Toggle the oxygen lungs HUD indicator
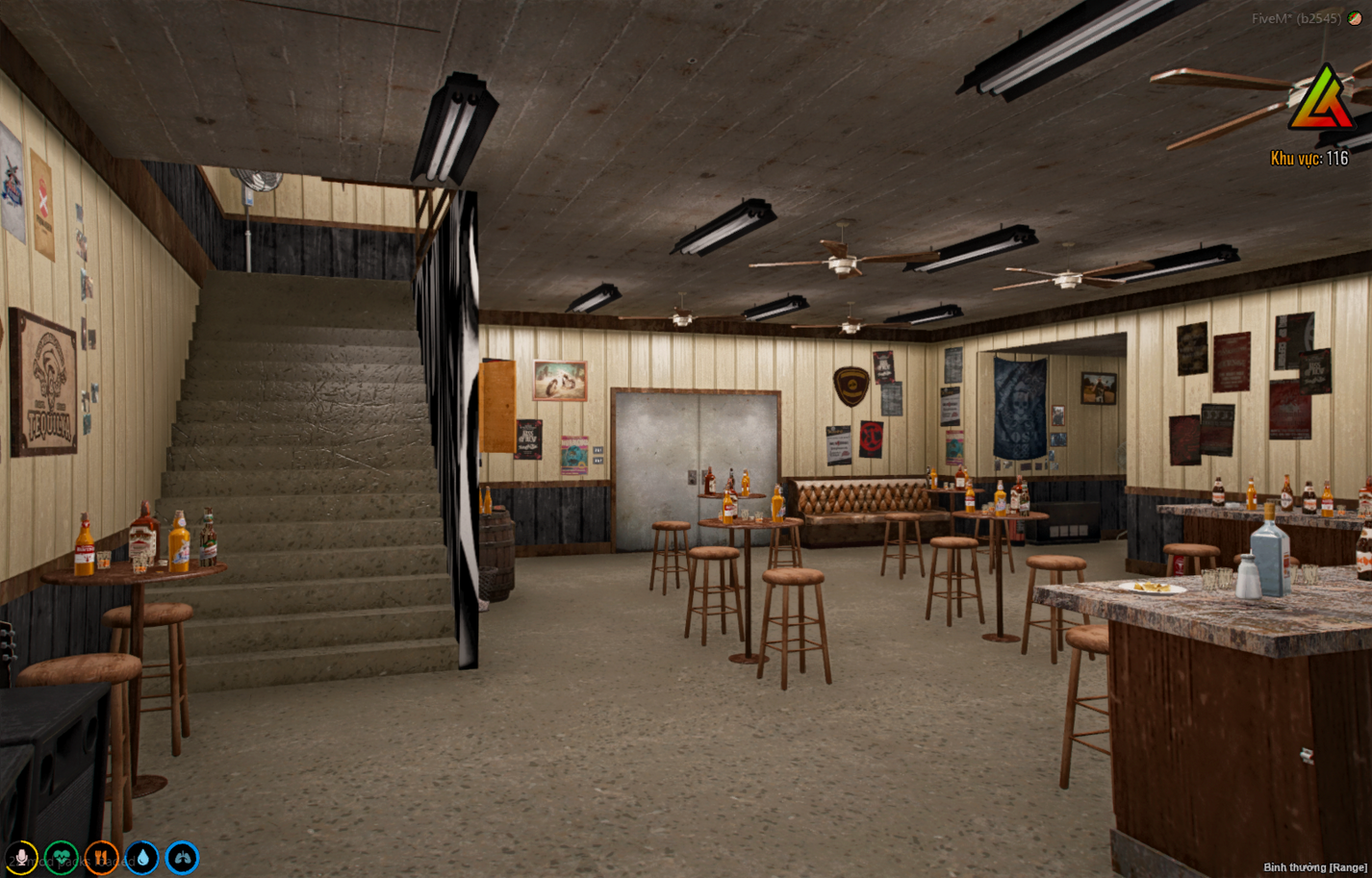Screen dimensions: 1372x878 181,857
